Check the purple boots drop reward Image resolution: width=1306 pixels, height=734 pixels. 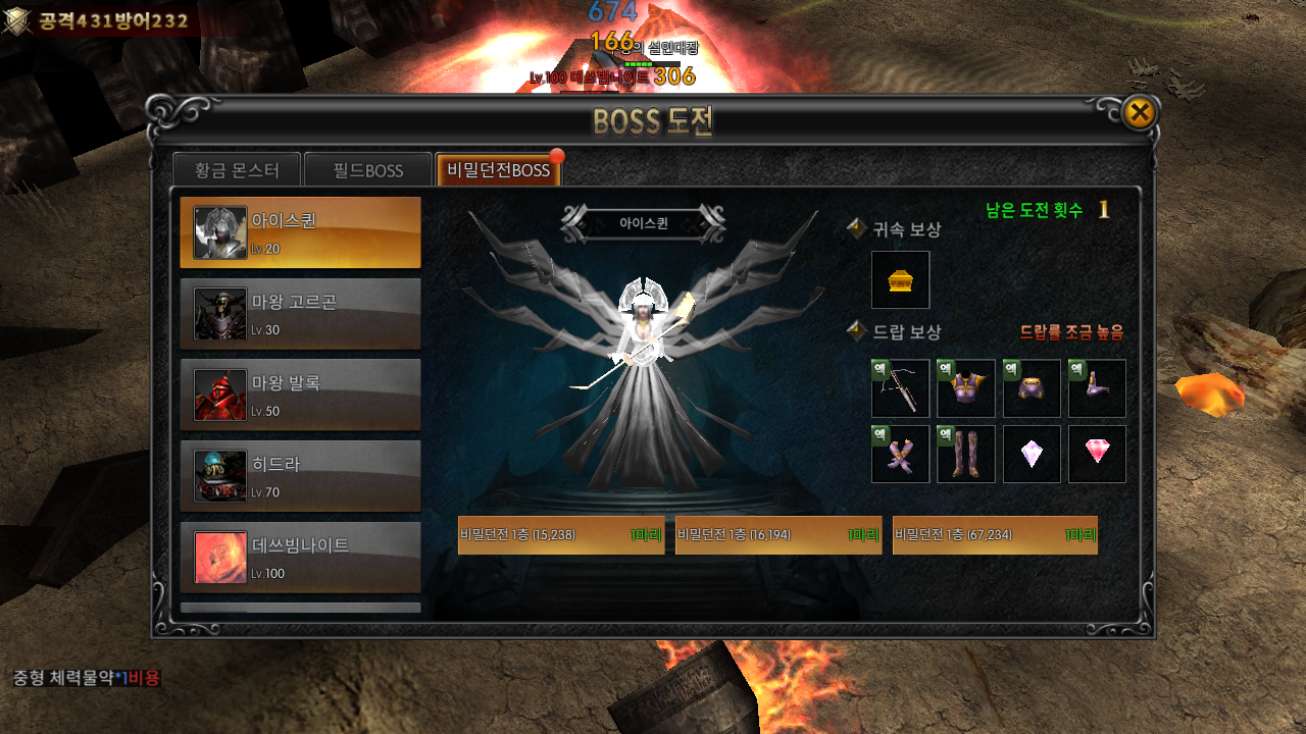pos(1097,388)
